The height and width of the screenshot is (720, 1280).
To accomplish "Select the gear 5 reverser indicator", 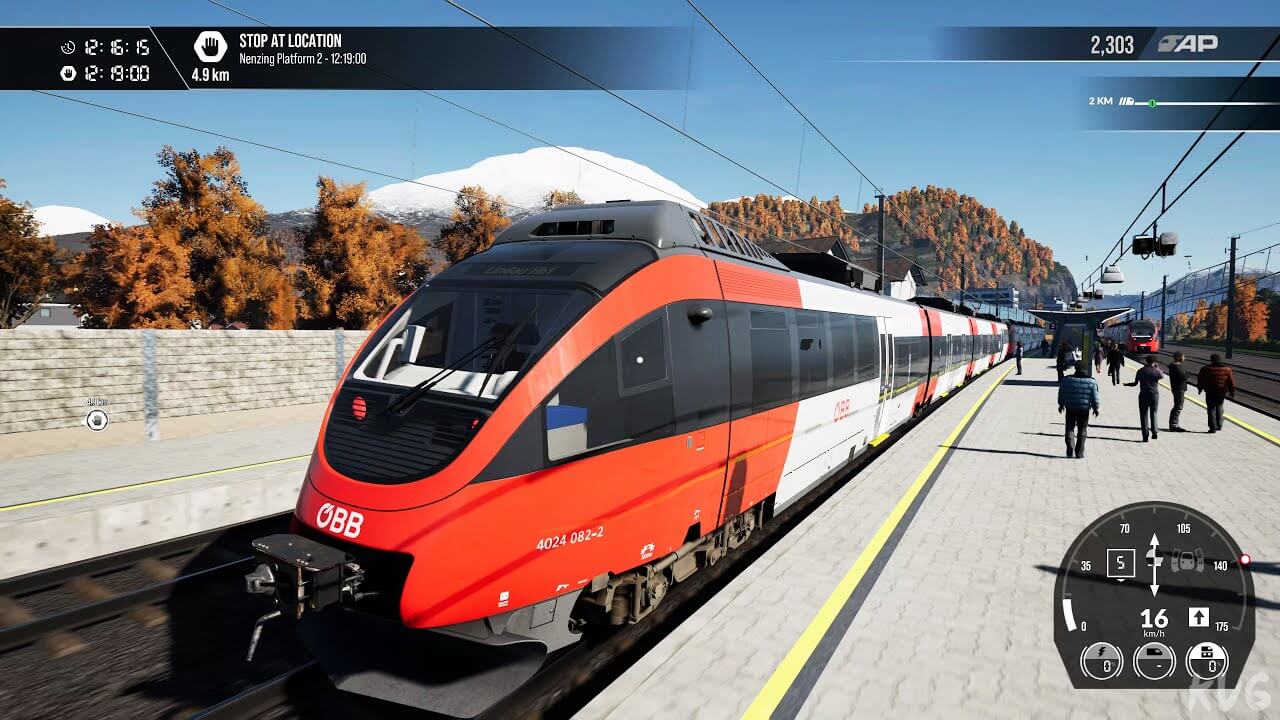I will pyautogui.click(x=1120, y=563).
